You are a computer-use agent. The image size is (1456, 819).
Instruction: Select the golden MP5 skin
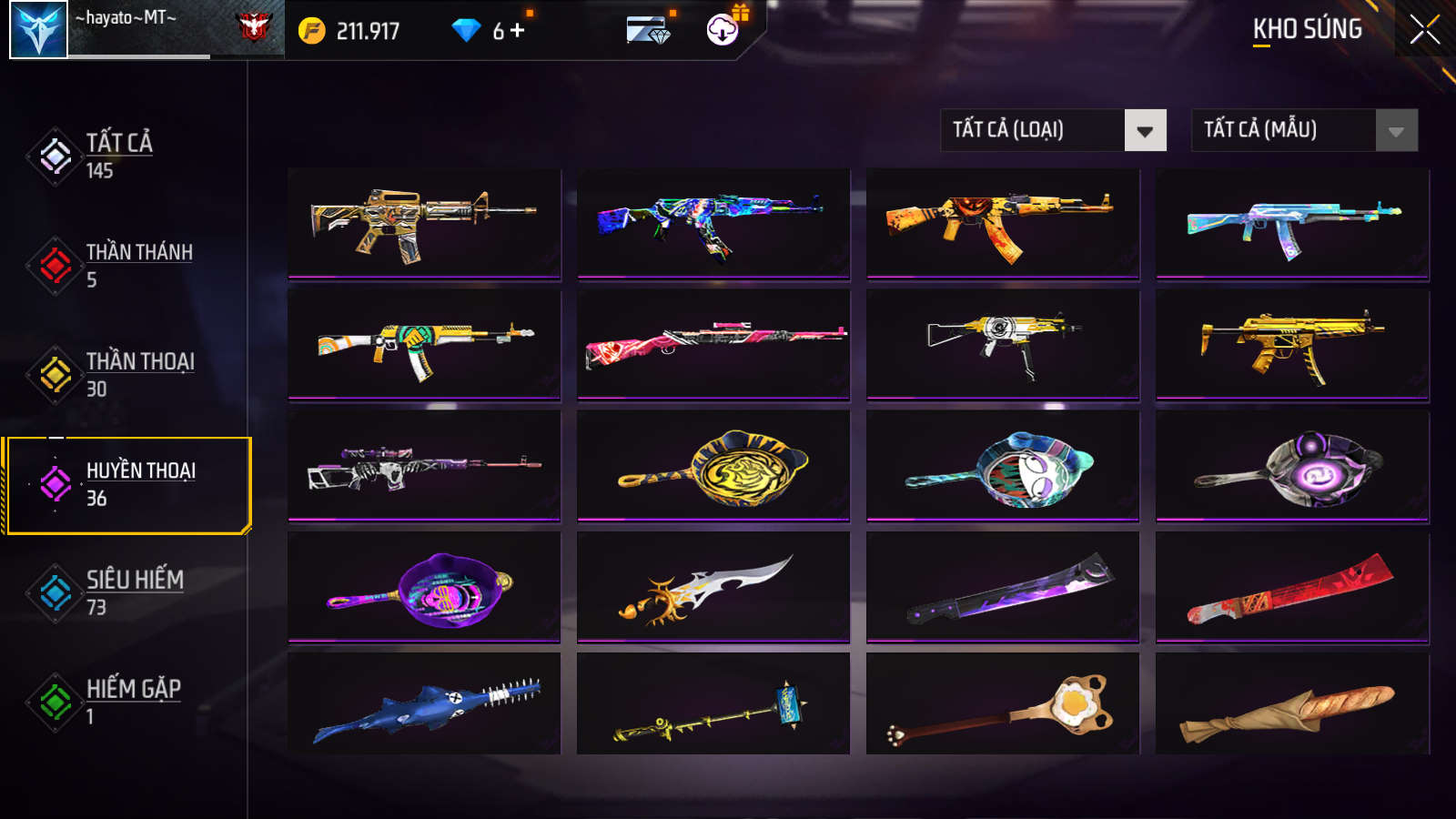point(1292,344)
